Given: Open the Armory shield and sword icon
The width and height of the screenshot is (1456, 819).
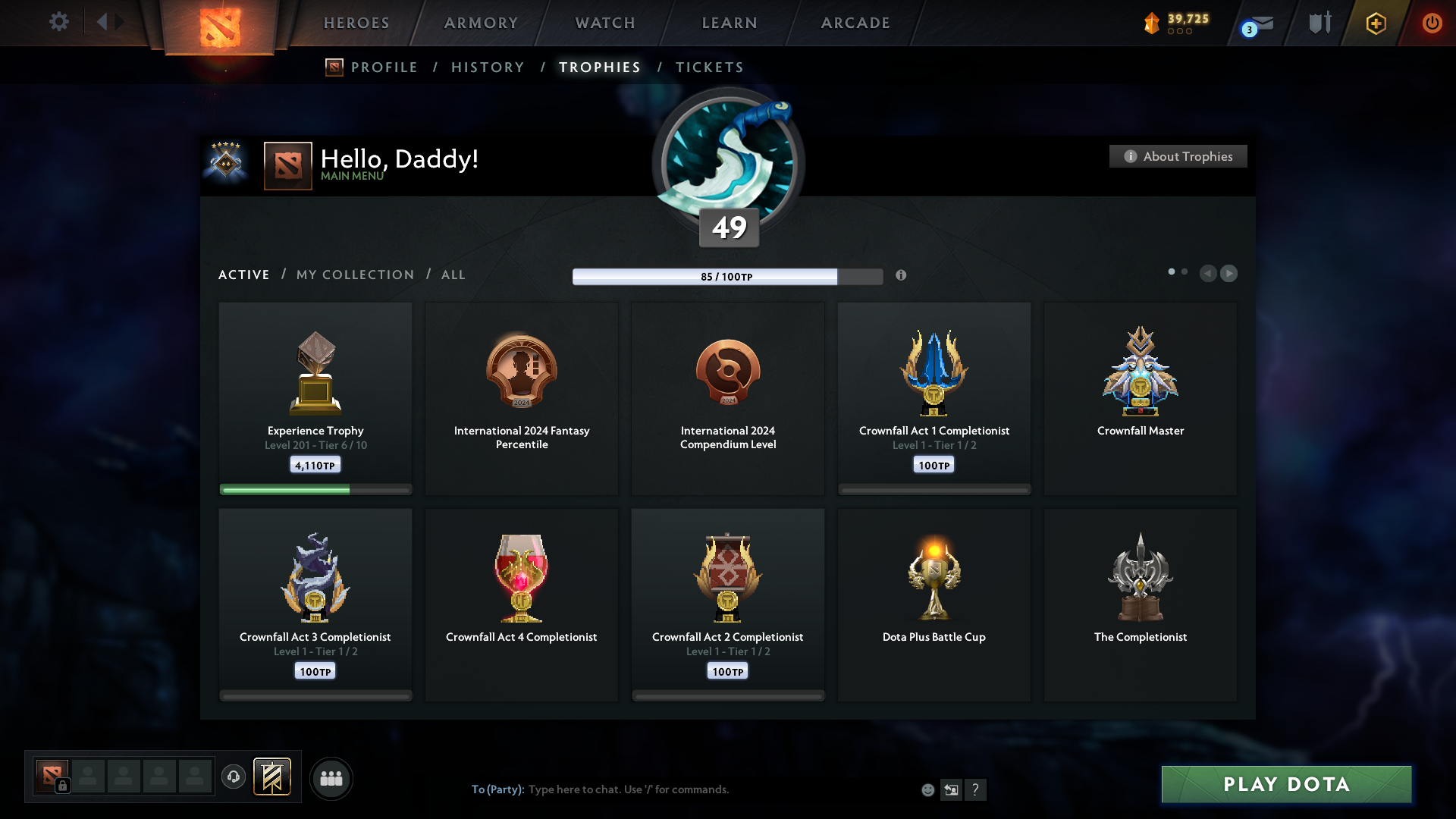Looking at the screenshot, I should (x=1319, y=23).
